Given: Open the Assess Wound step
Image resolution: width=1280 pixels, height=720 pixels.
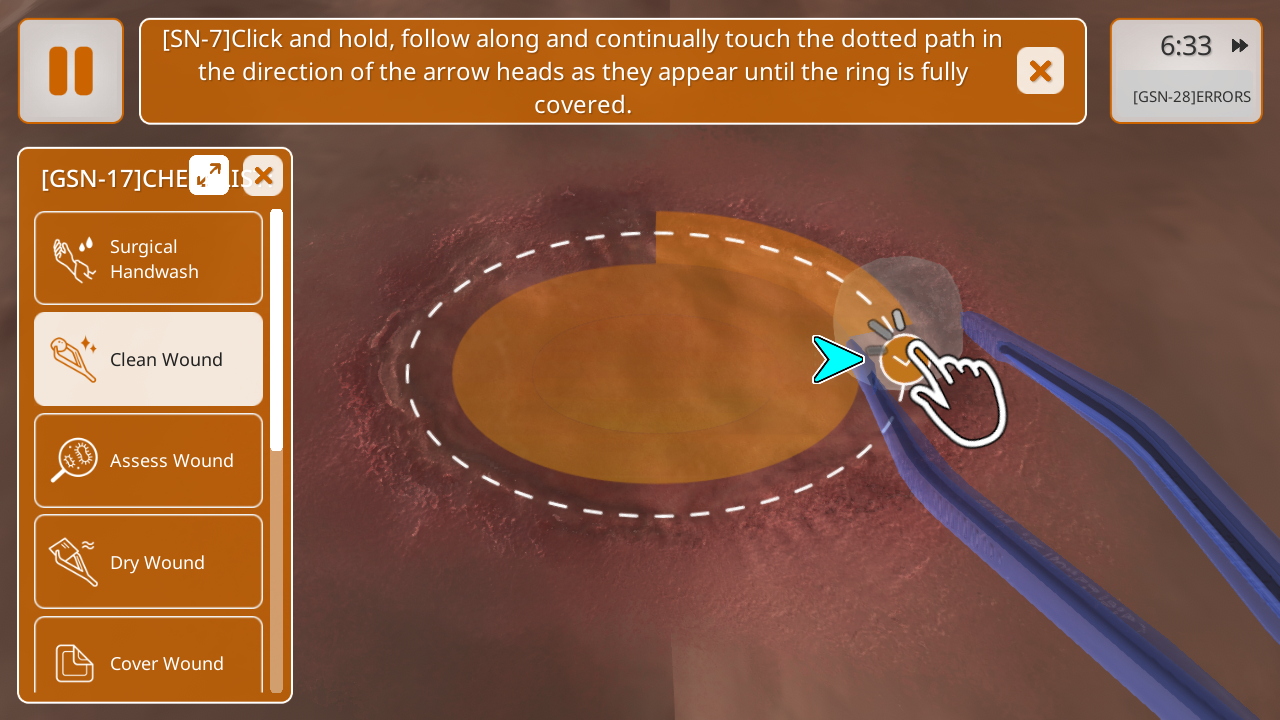Looking at the screenshot, I should [x=148, y=460].
